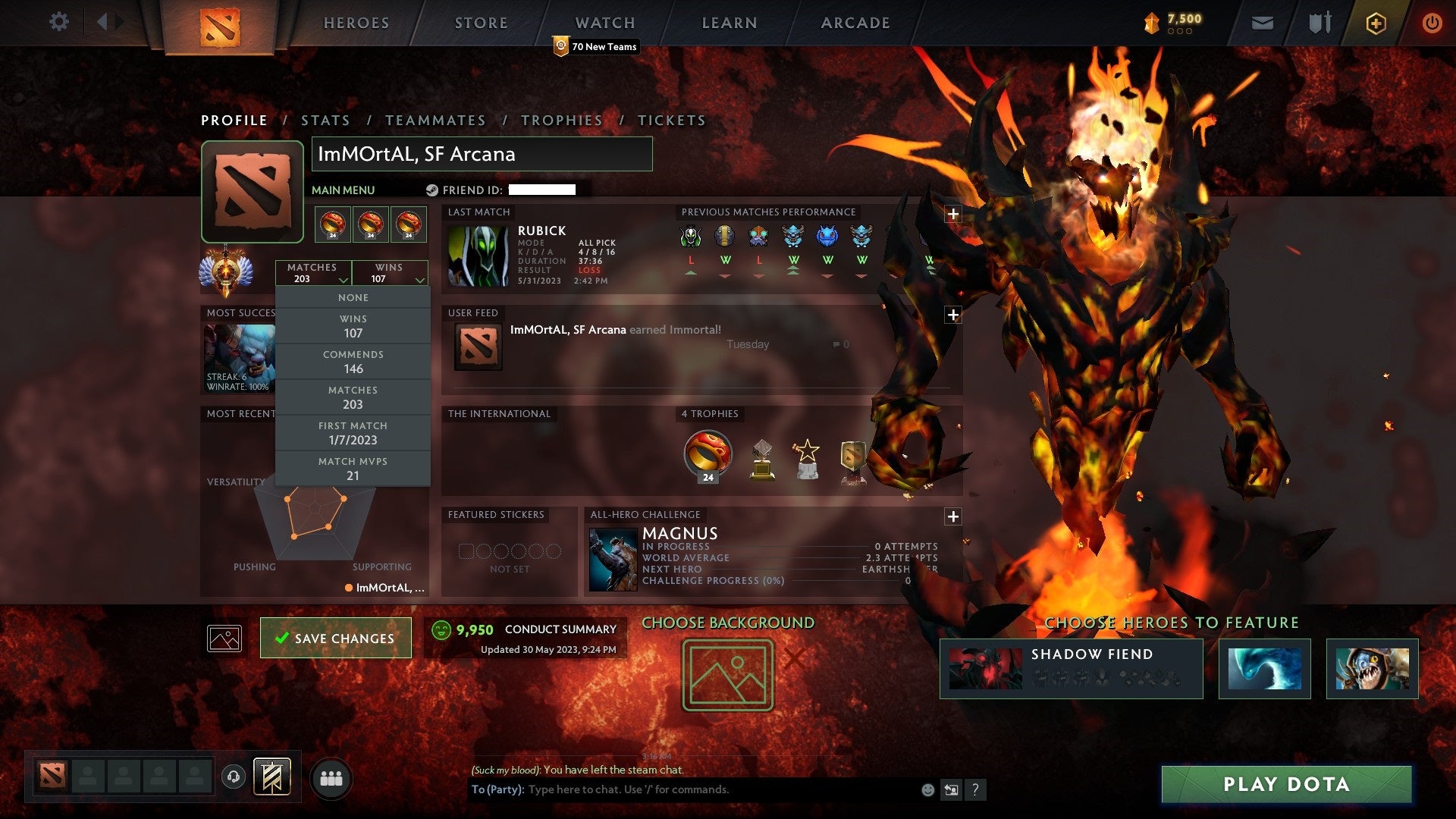Open the ARCADE menu item
This screenshot has width=1456, height=819.
(854, 23)
